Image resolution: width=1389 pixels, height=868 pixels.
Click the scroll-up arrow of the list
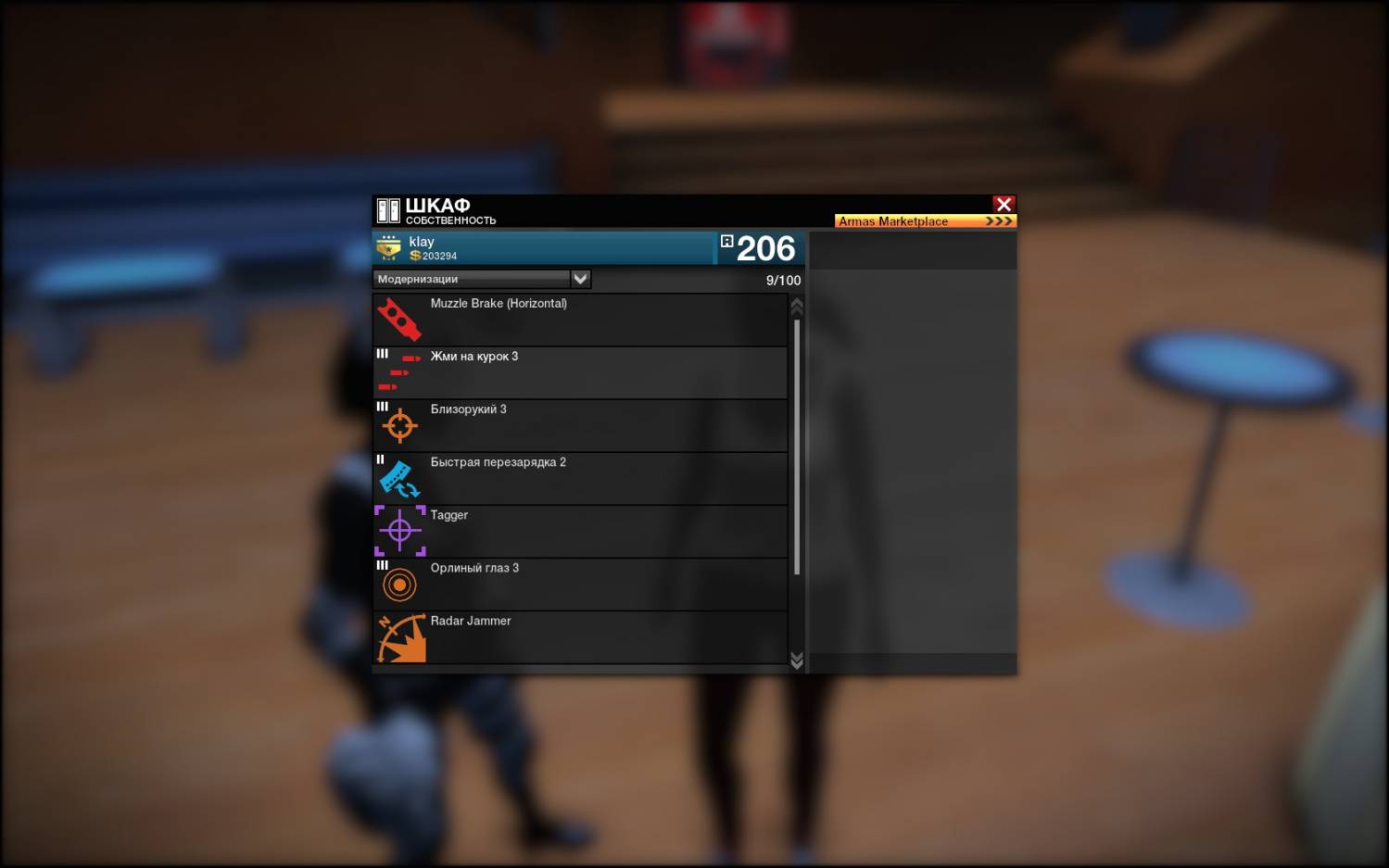[x=797, y=306]
